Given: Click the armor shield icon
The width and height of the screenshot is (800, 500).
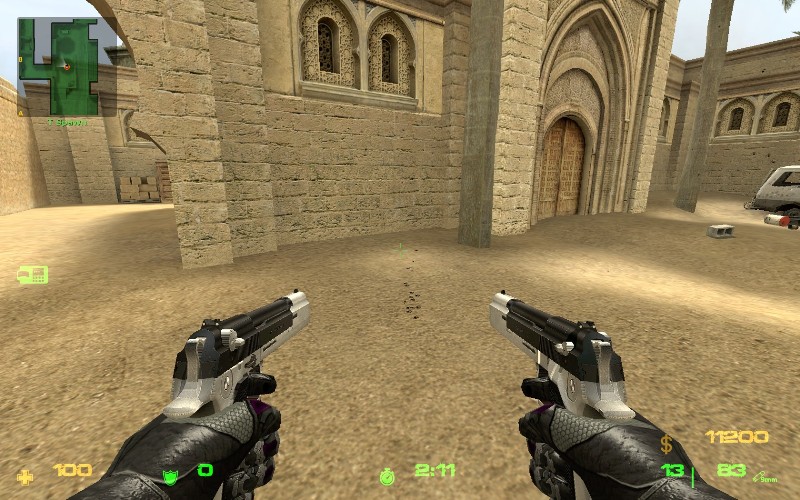Looking at the screenshot, I should (170, 472).
